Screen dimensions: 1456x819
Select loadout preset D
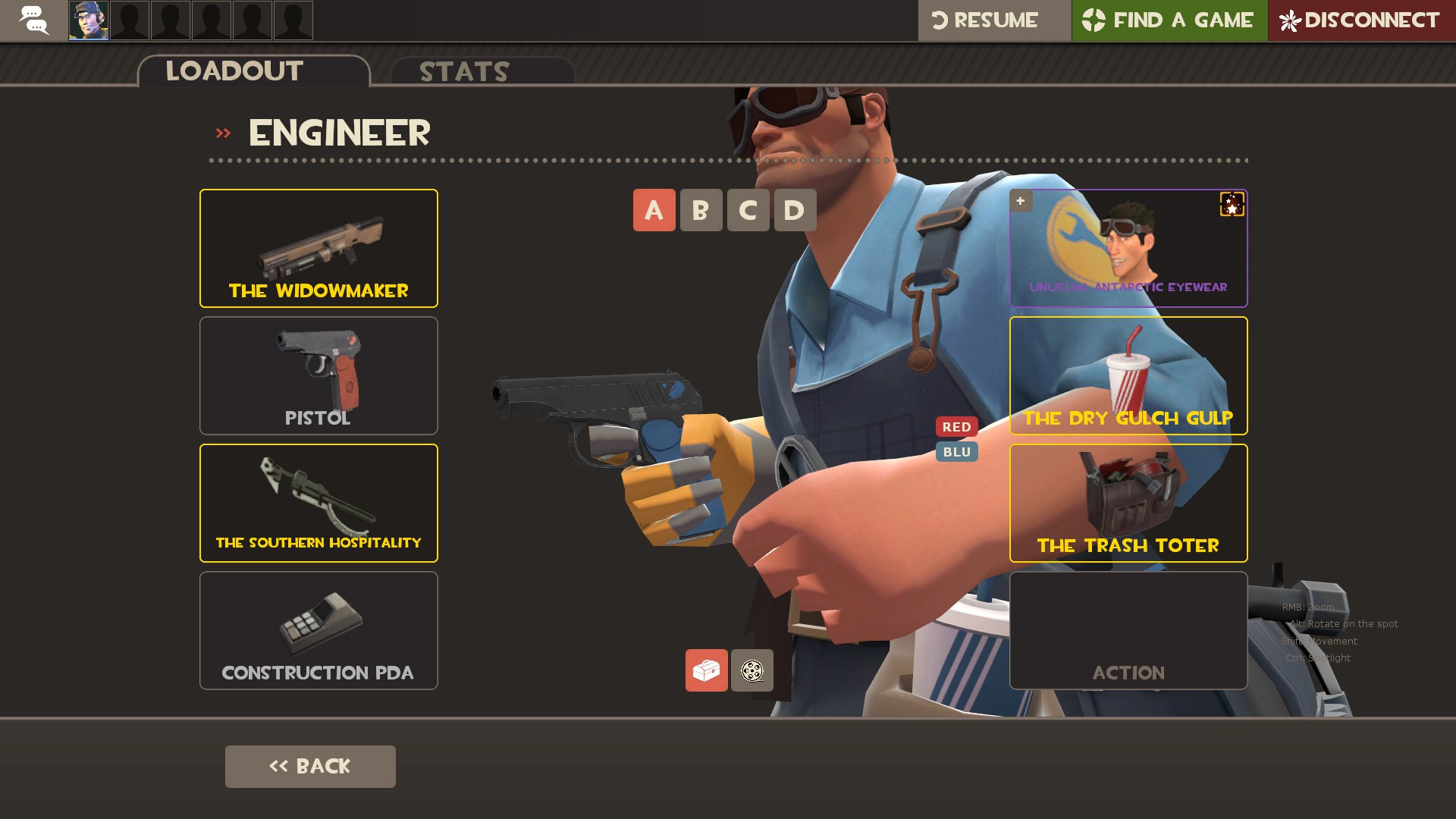[x=794, y=210]
